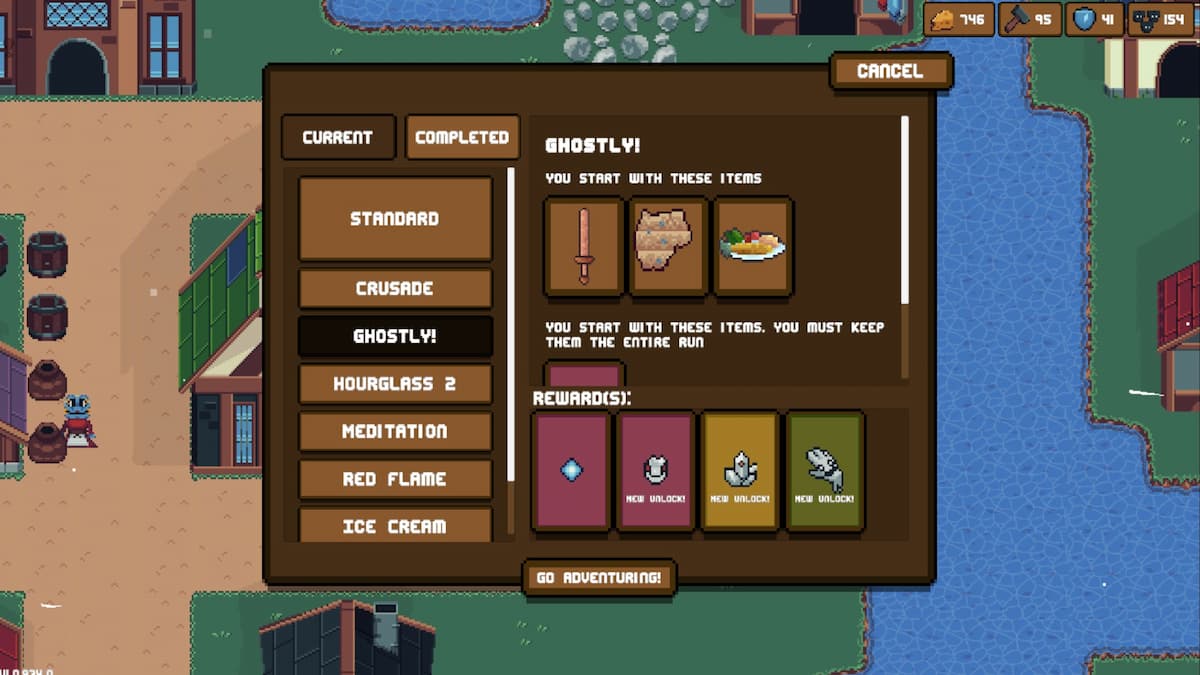Image resolution: width=1200 pixels, height=675 pixels.
Task: Select the Ghostly! mode entry
Action: click(x=395, y=336)
